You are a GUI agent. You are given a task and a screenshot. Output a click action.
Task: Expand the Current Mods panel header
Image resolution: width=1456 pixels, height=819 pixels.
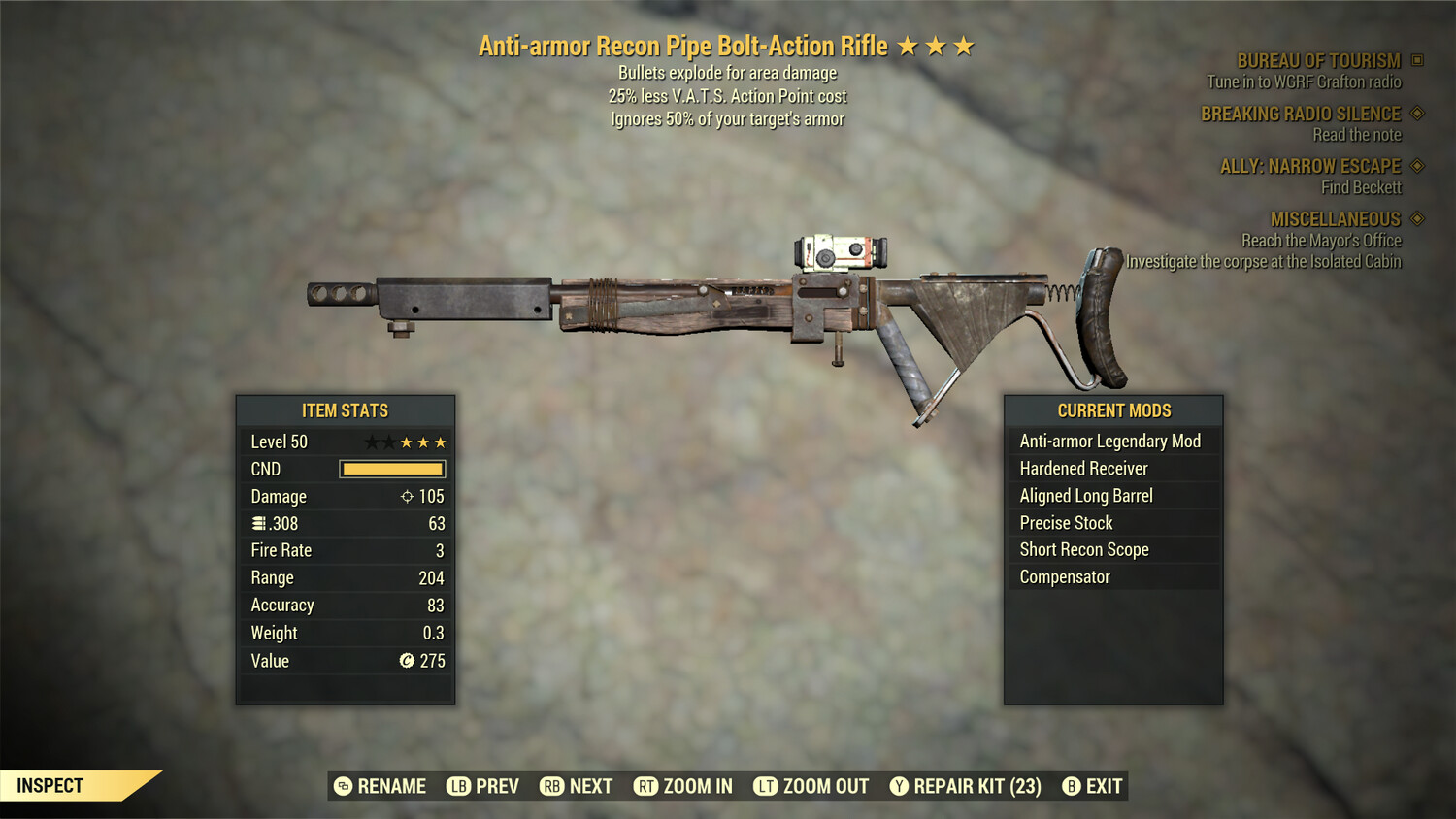point(1112,409)
